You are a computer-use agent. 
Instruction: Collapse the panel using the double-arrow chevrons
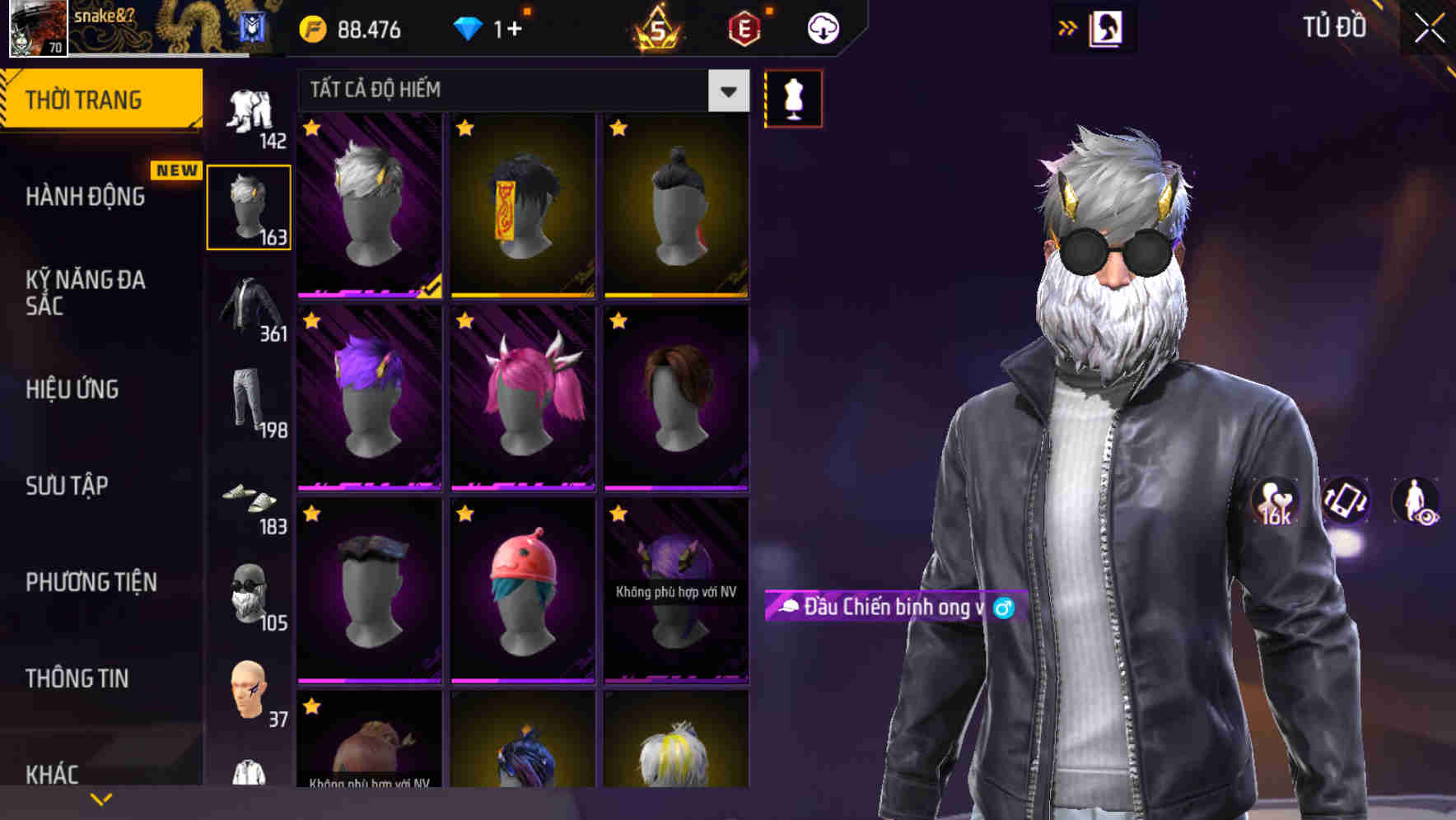coord(1067,27)
